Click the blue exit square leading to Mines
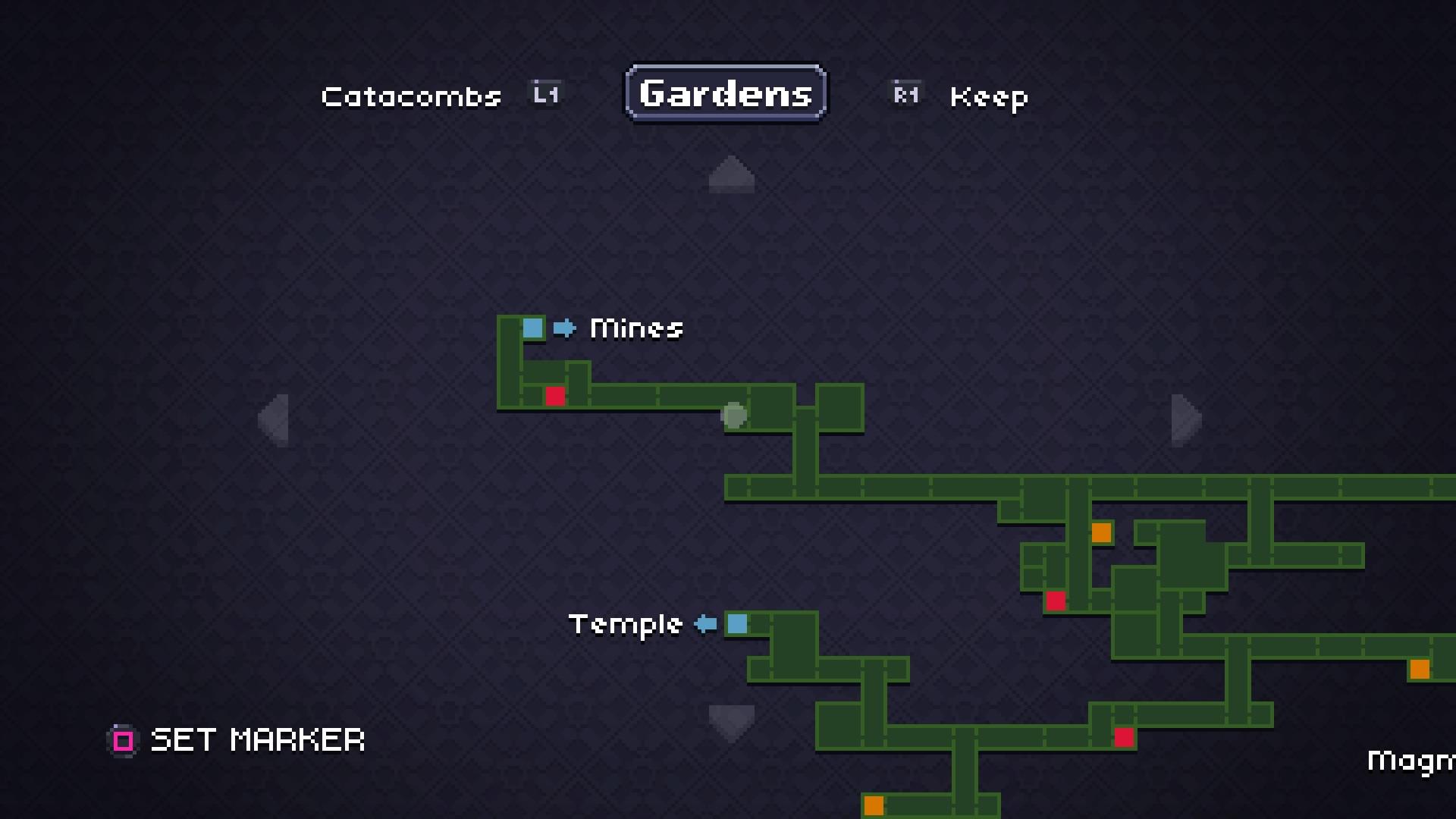 [x=533, y=328]
